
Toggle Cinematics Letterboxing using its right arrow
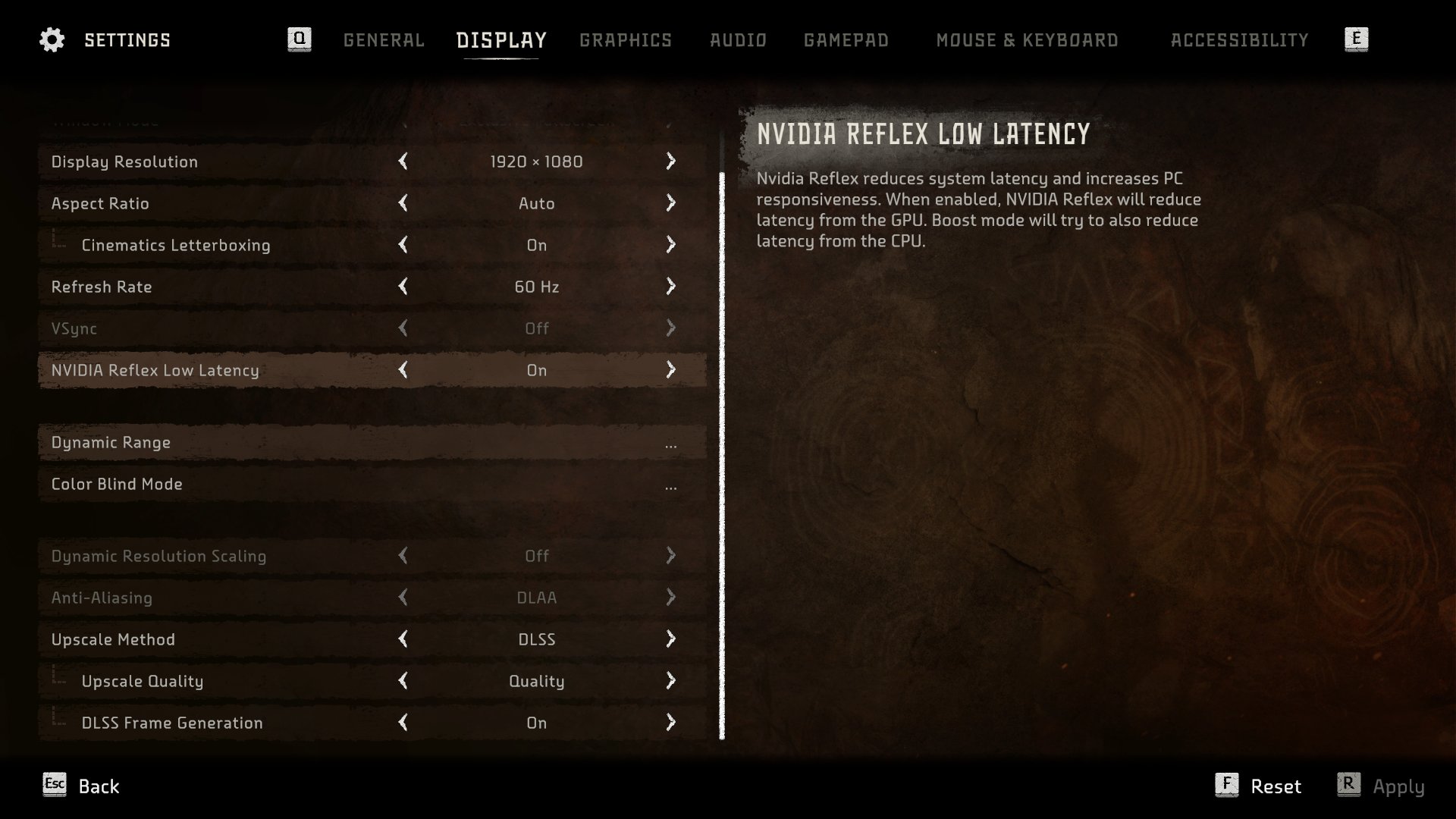click(670, 245)
